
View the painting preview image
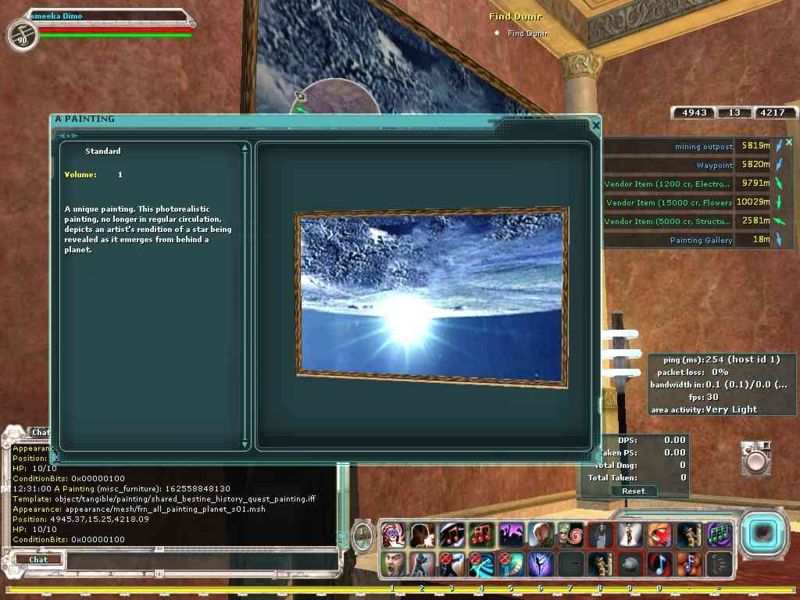click(431, 296)
